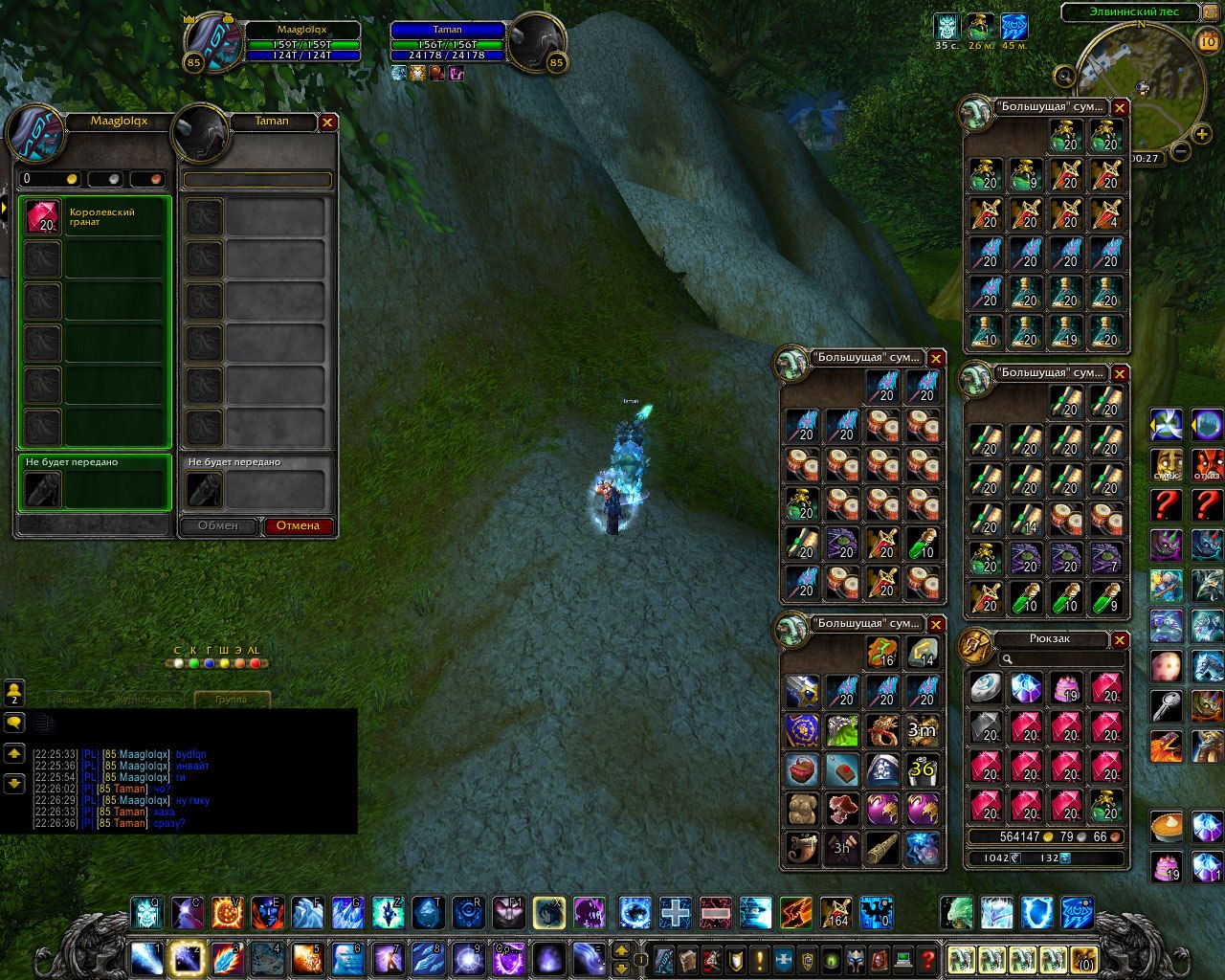This screenshot has width=1225, height=980.
Task: Activate the blue plus sign action bar ability
Action: coord(675,912)
